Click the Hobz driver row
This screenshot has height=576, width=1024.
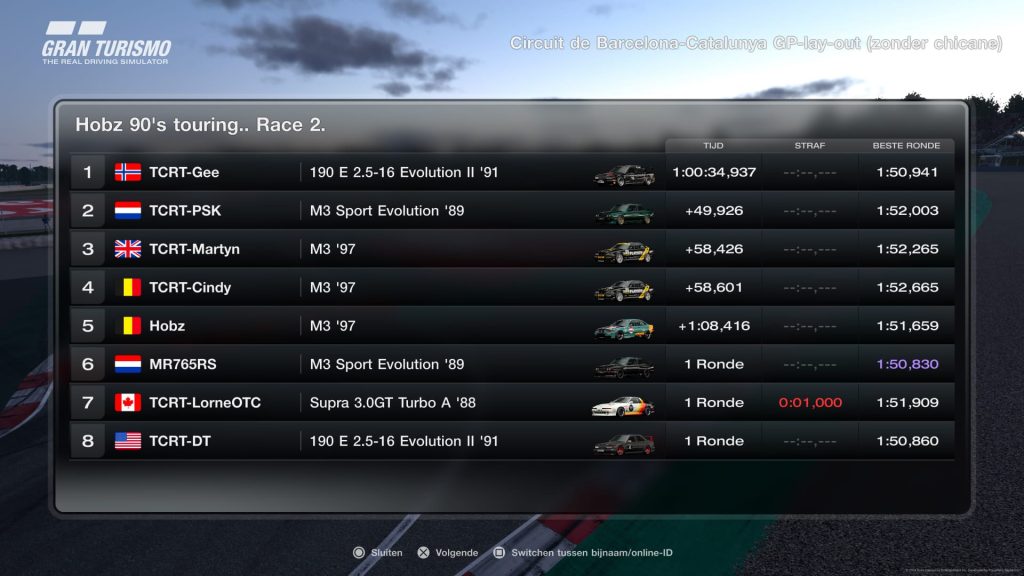(x=510, y=326)
